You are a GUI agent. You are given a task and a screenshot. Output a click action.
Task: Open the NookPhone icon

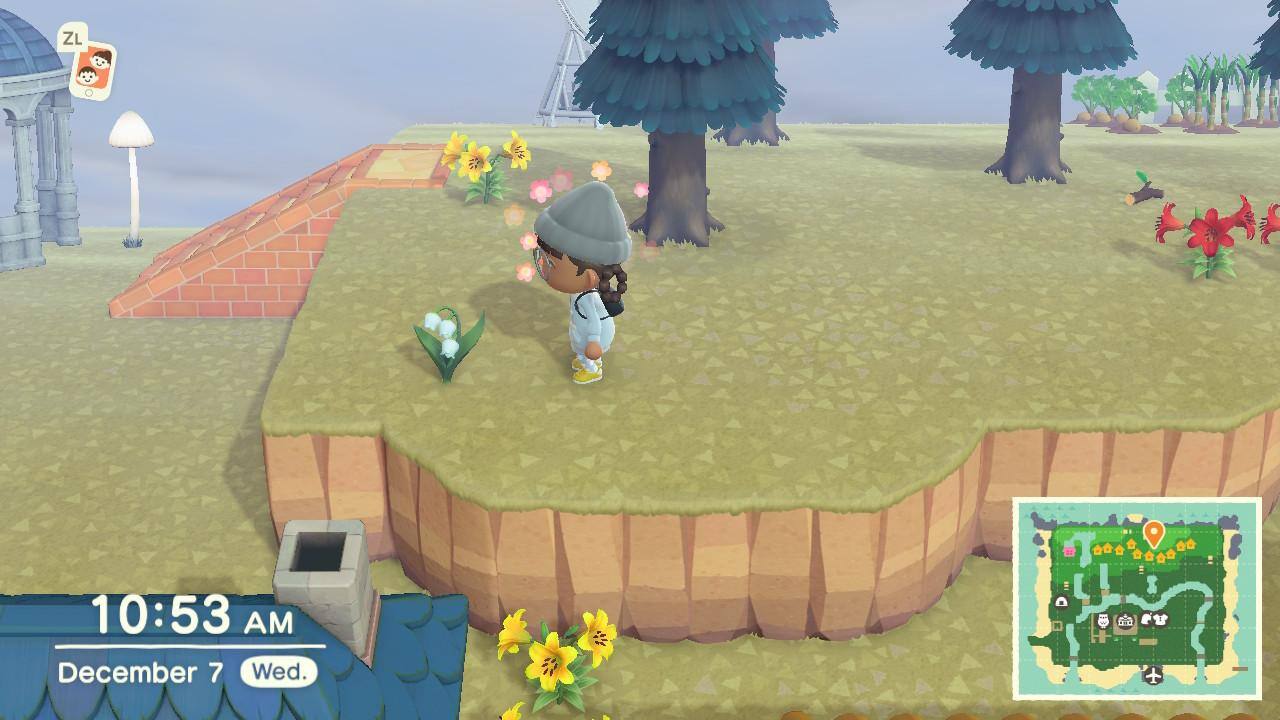93,69
